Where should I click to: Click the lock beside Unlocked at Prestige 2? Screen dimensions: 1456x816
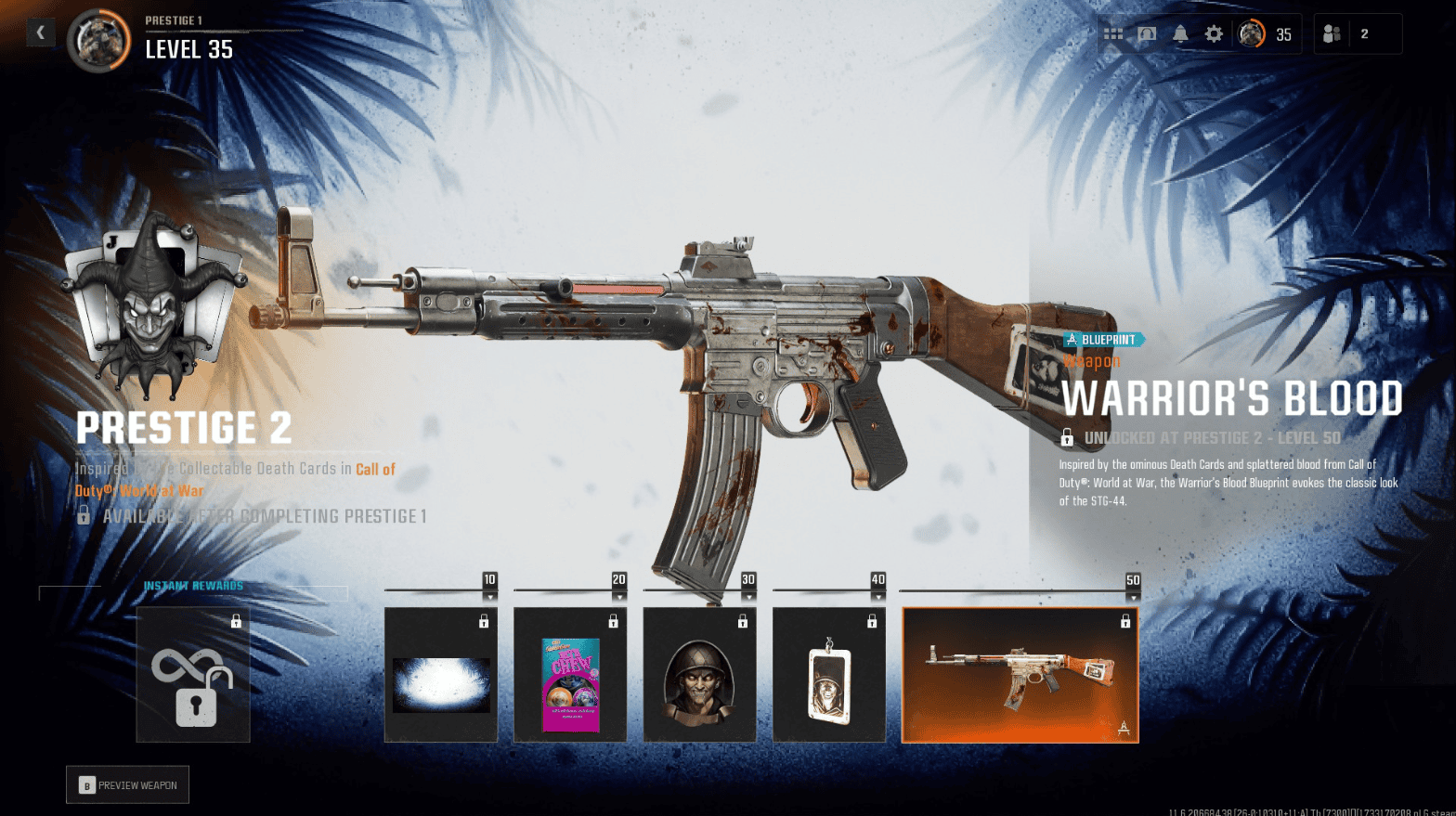click(1066, 437)
